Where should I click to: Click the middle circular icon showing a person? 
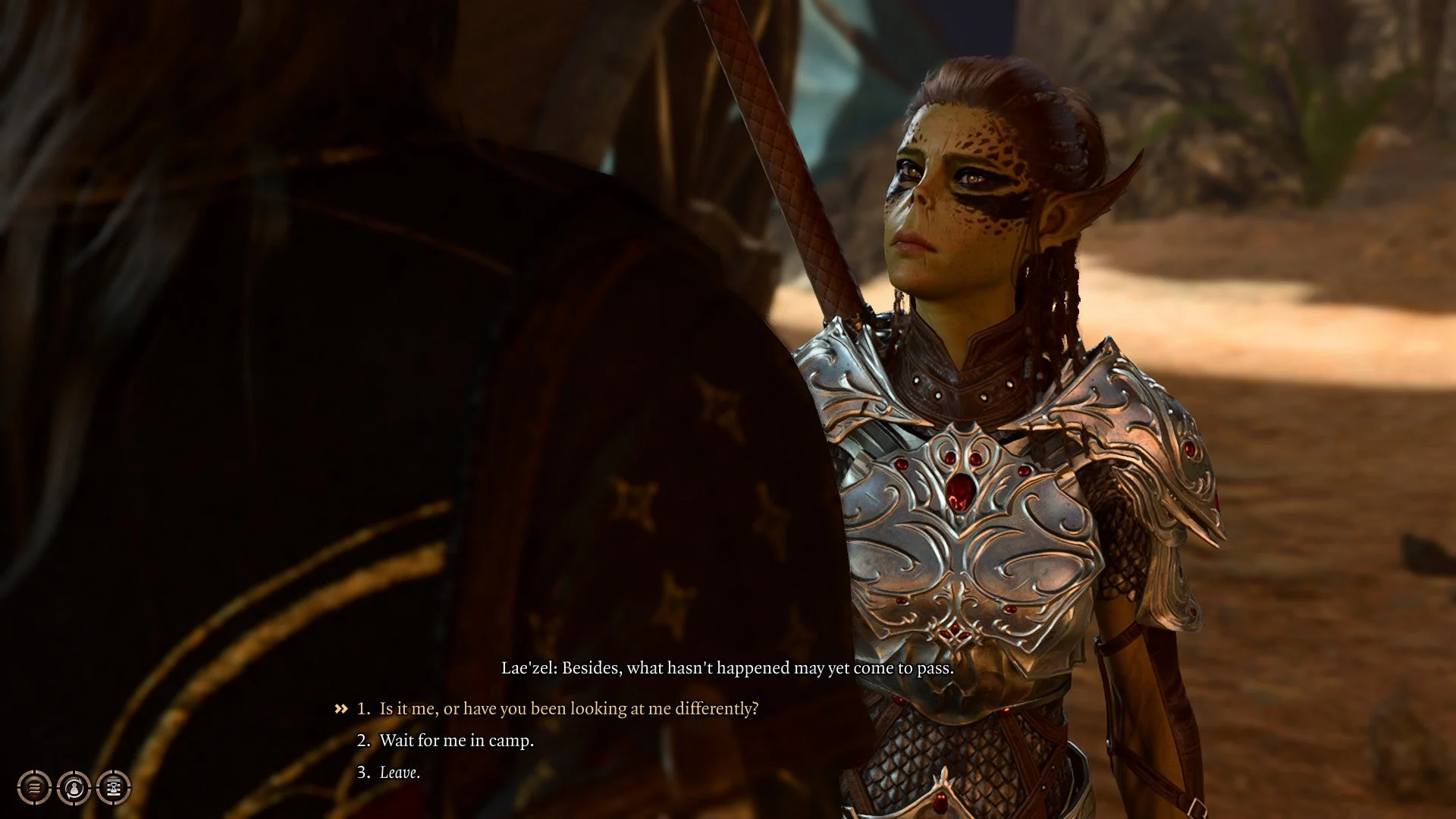pyautogui.click(x=74, y=787)
